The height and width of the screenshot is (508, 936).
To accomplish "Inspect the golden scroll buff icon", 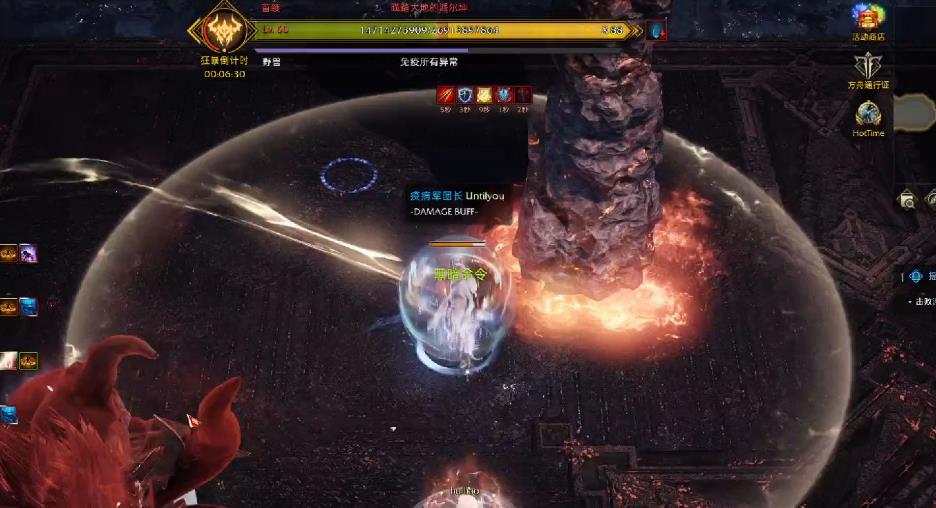I will pyautogui.click(x=484, y=96).
